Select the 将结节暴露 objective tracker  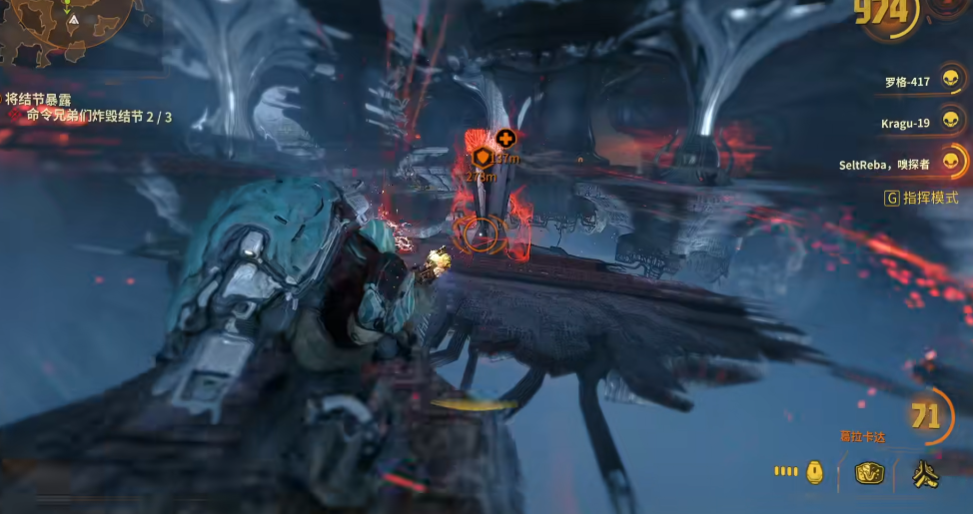tap(39, 99)
